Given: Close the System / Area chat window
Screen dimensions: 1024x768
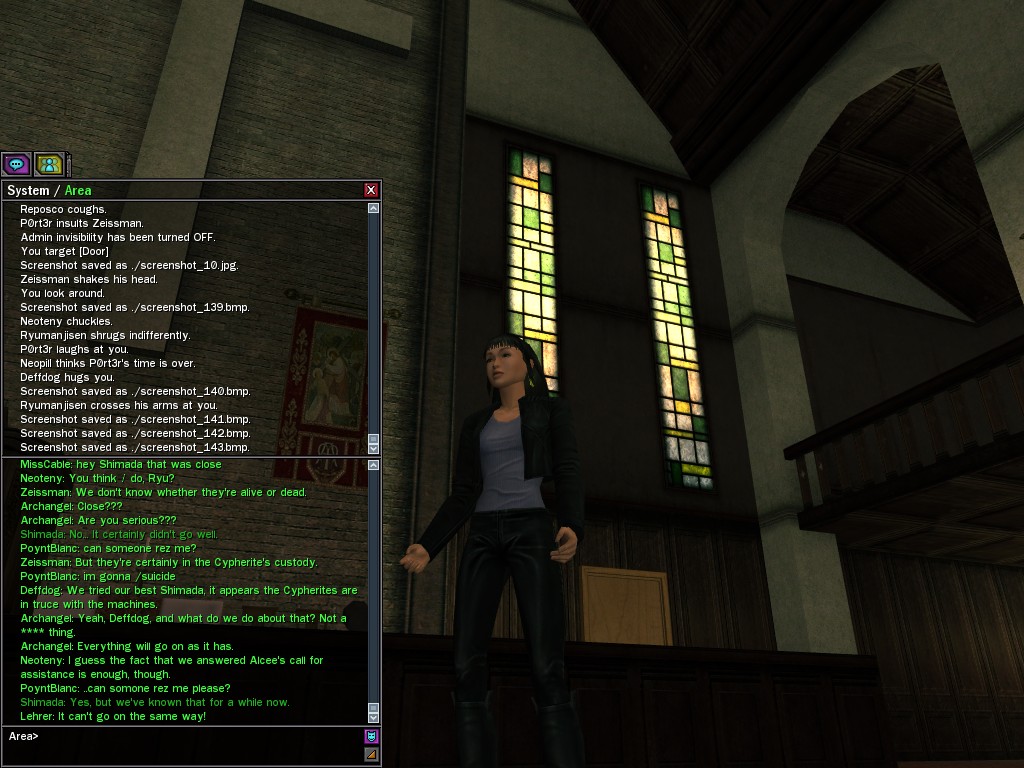Looking at the screenshot, I should tap(371, 190).
